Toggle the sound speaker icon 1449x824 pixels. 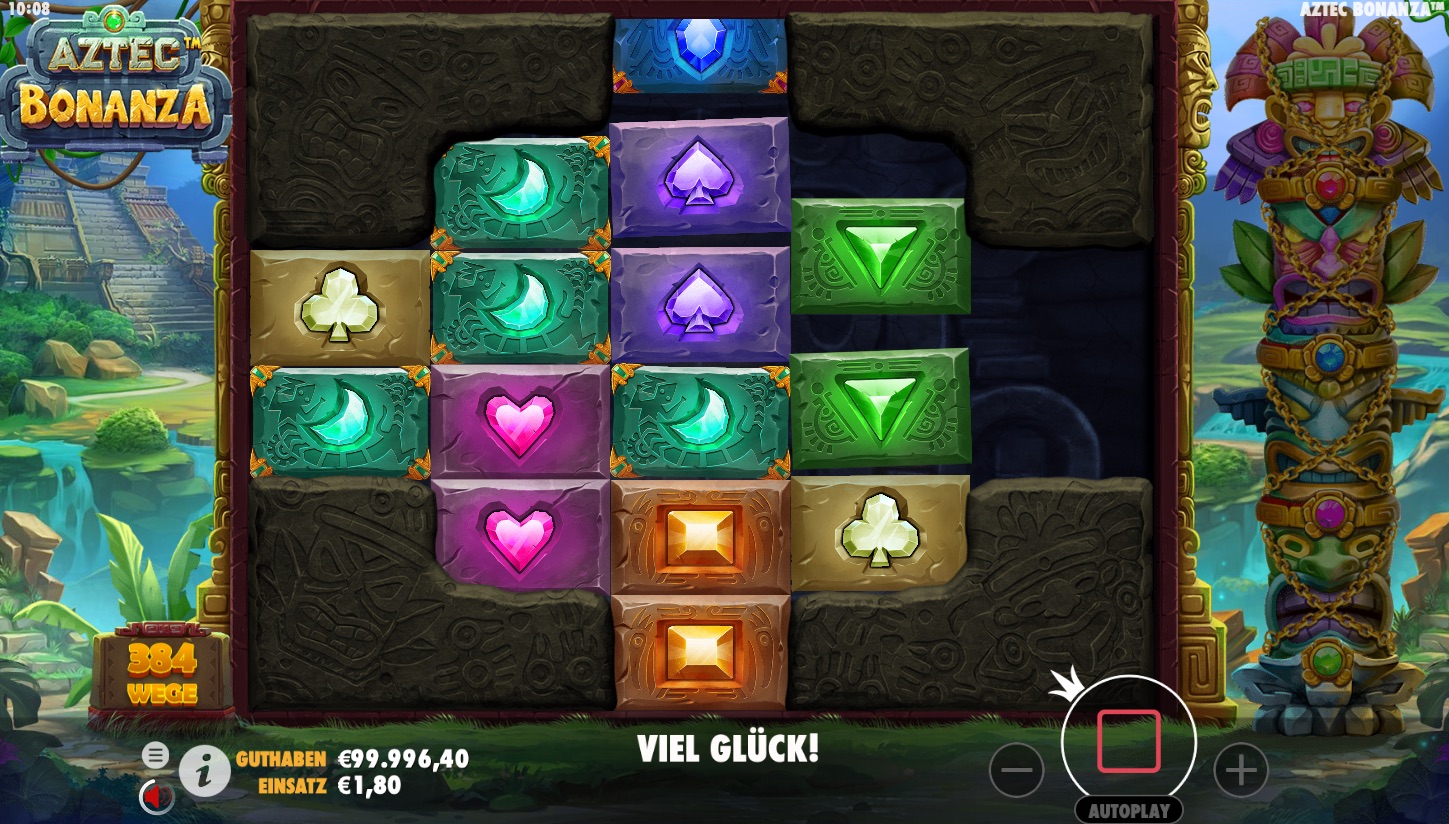coord(156,796)
